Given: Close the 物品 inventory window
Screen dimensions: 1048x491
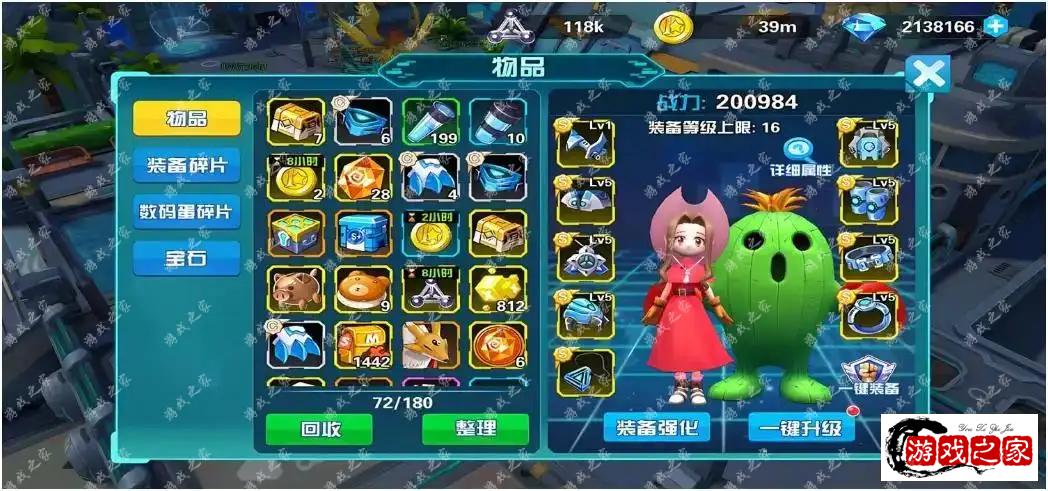Looking at the screenshot, I should click(x=927, y=74).
